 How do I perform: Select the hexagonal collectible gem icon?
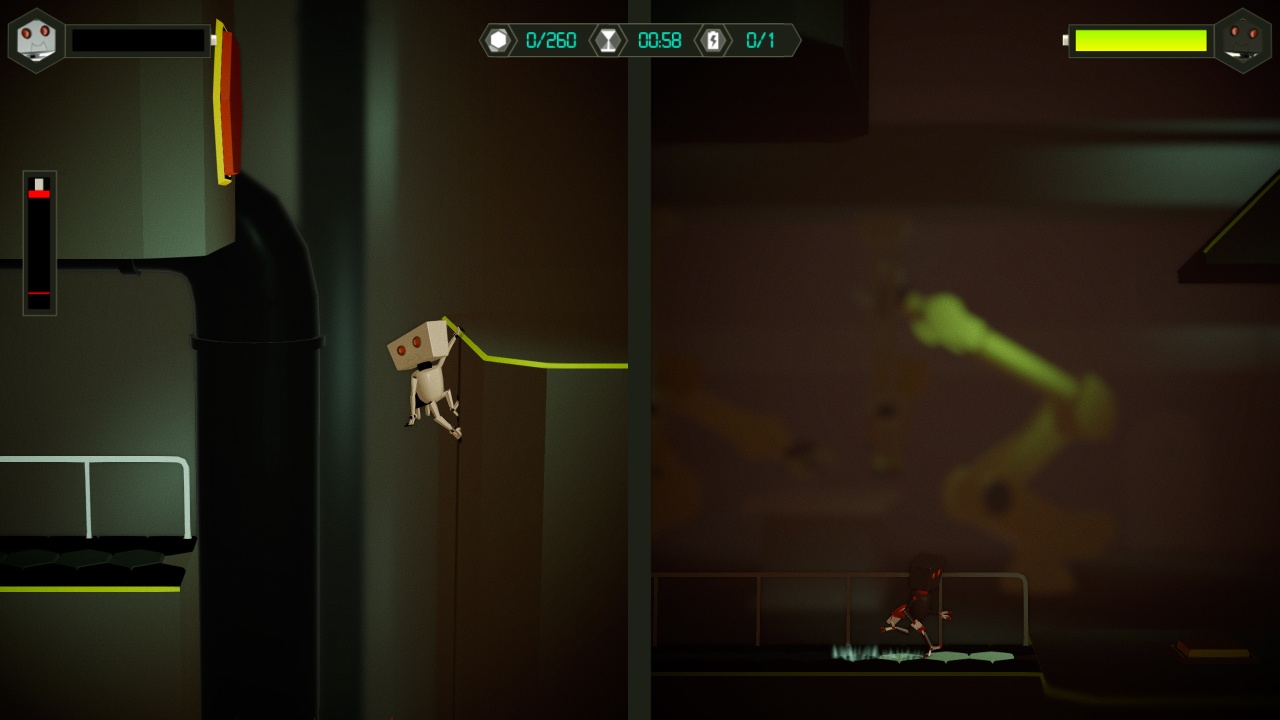(499, 41)
